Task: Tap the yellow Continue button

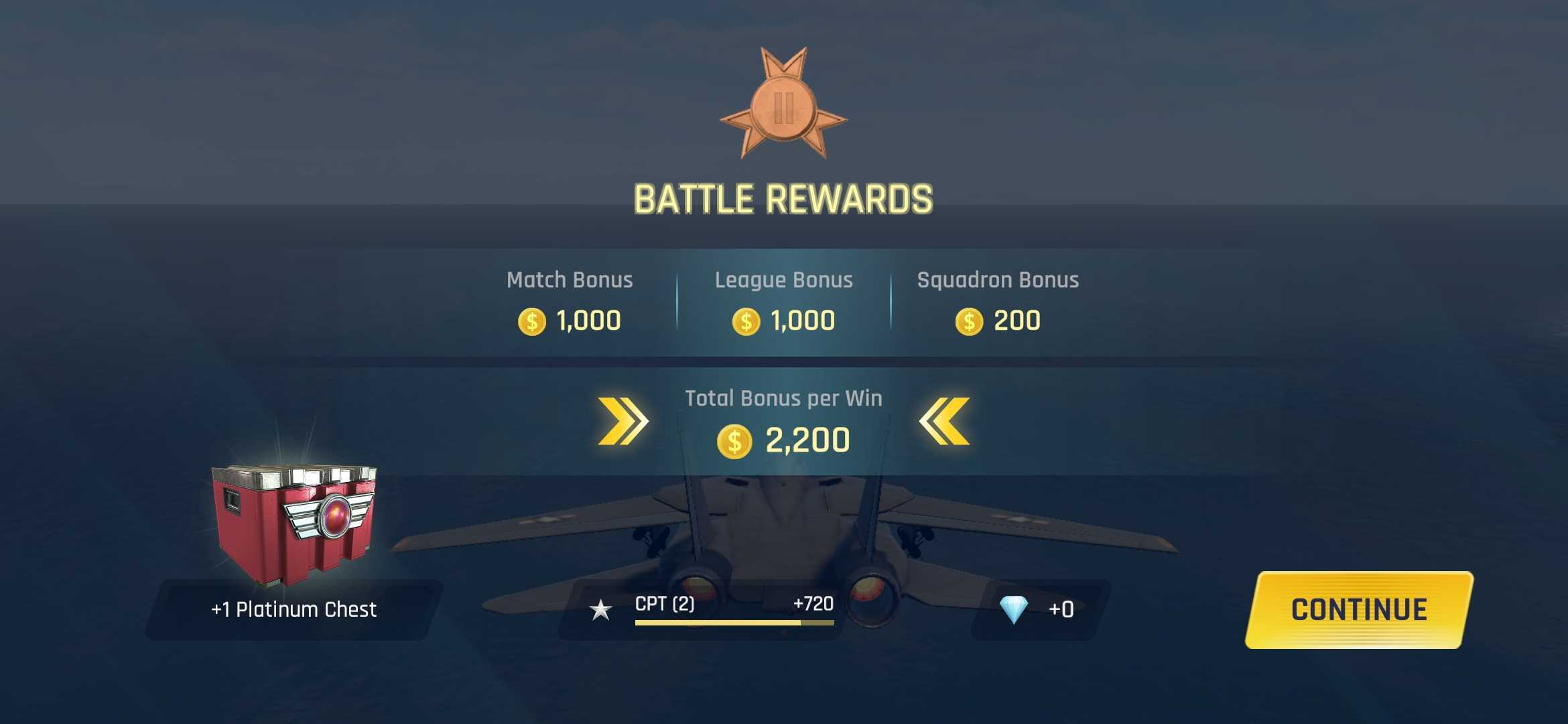Action: click(x=1359, y=609)
